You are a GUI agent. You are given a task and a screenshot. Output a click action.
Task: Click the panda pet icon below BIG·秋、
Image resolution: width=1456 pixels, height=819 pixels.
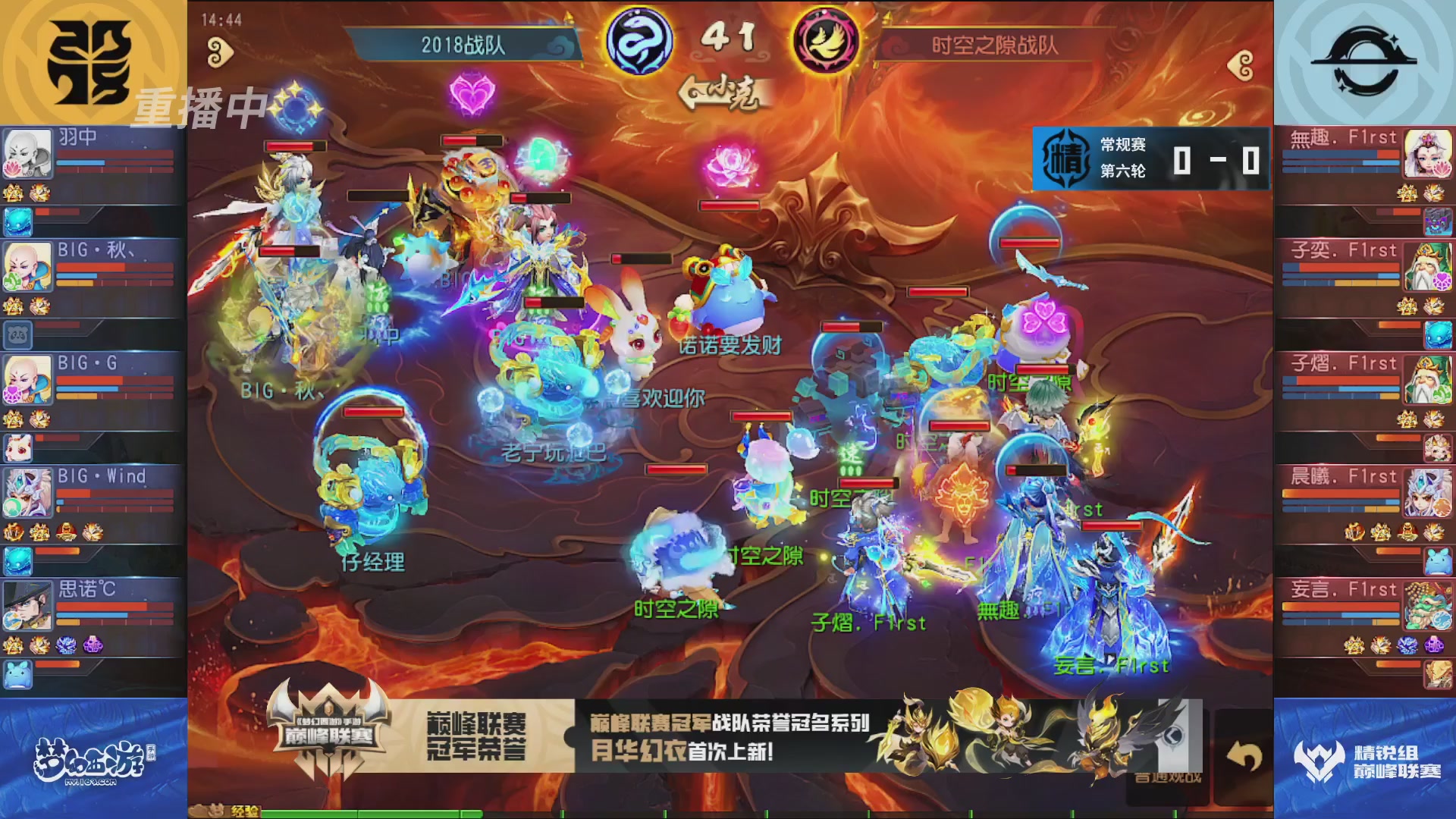18,334
